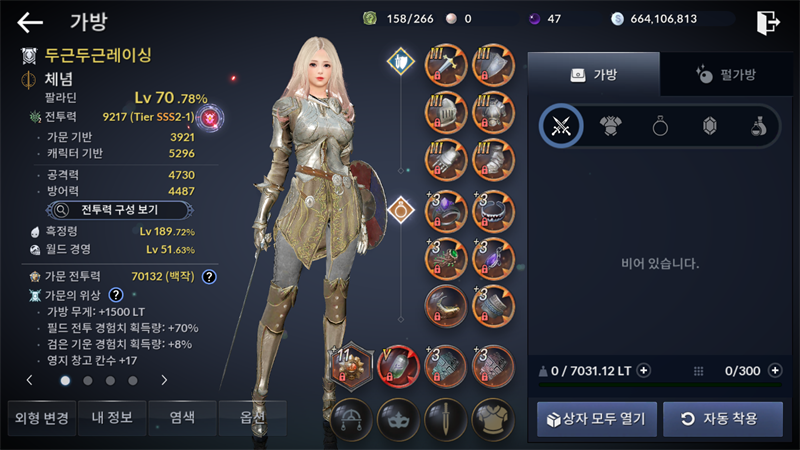Open the 펄가방 tab
Screen dimensions: 800x450
click(726, 74)
